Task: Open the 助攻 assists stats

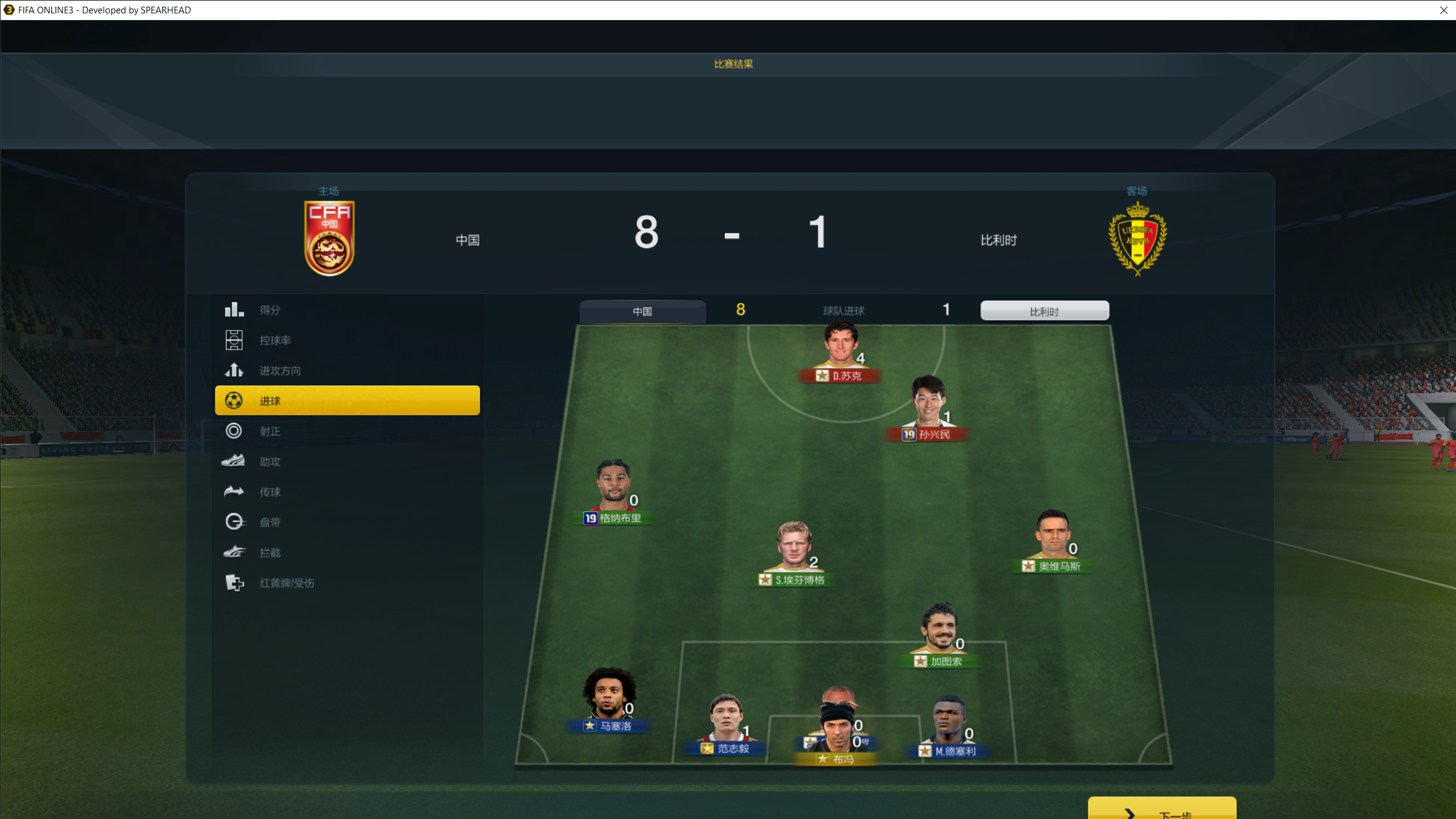Action: click(x=270, y=462)
